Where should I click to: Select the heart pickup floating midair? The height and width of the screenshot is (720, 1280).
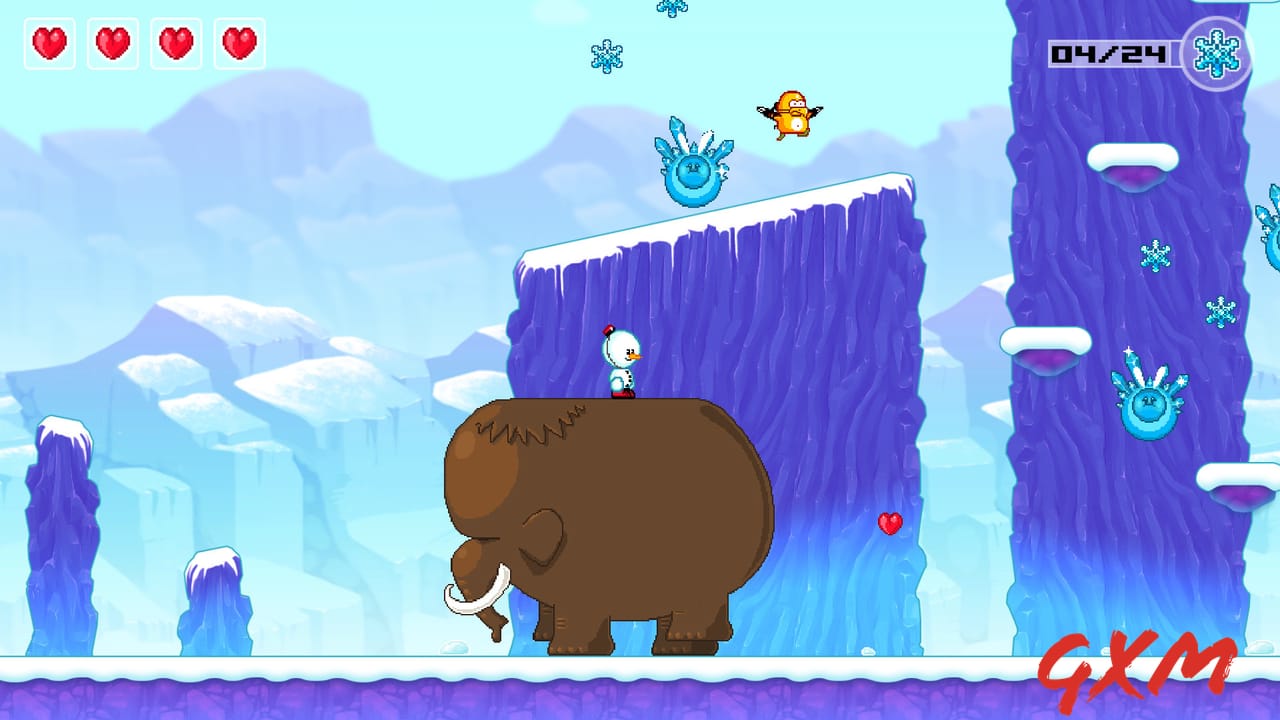[x=888, y=523]
